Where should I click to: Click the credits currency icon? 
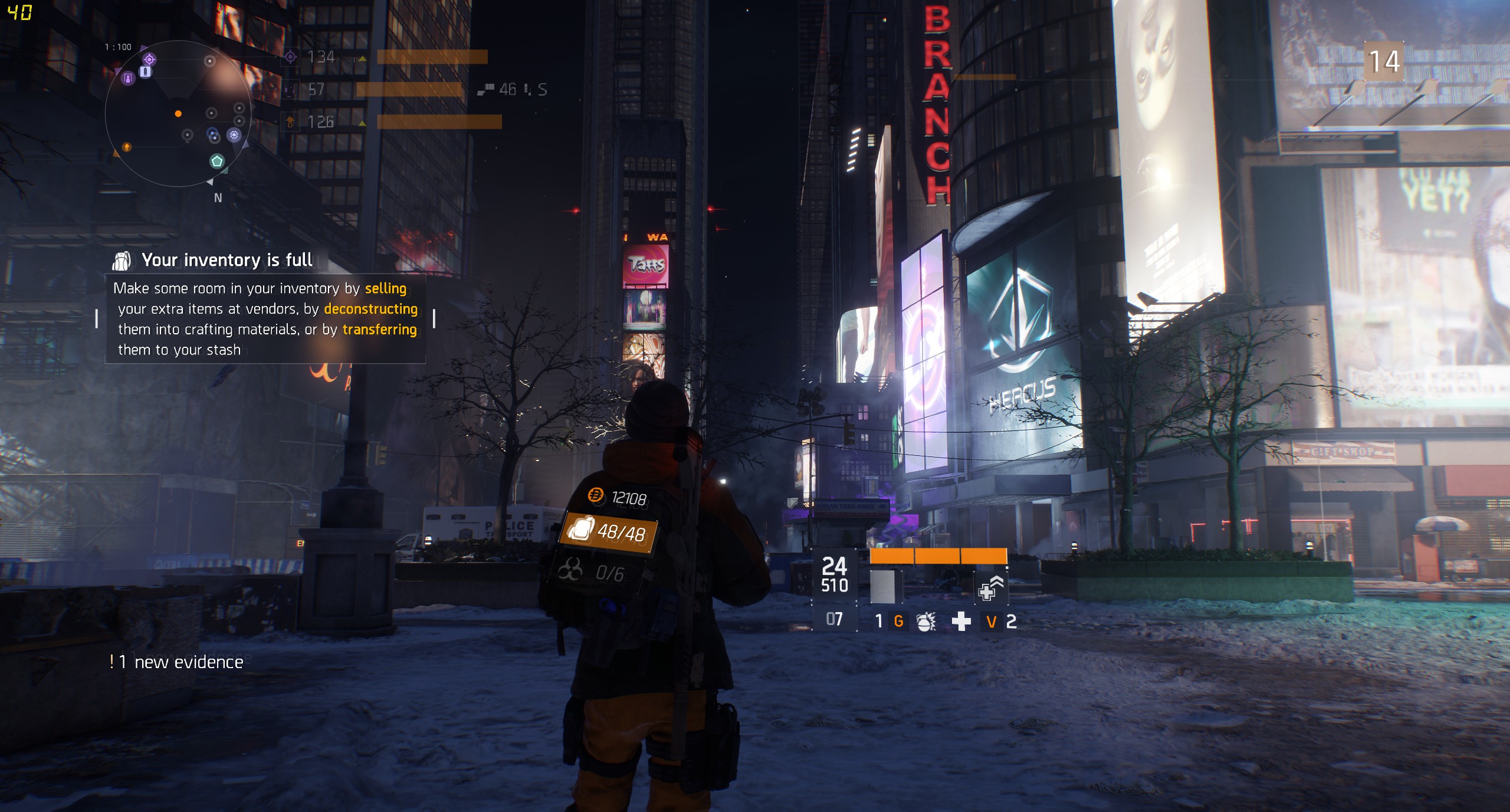595,495
